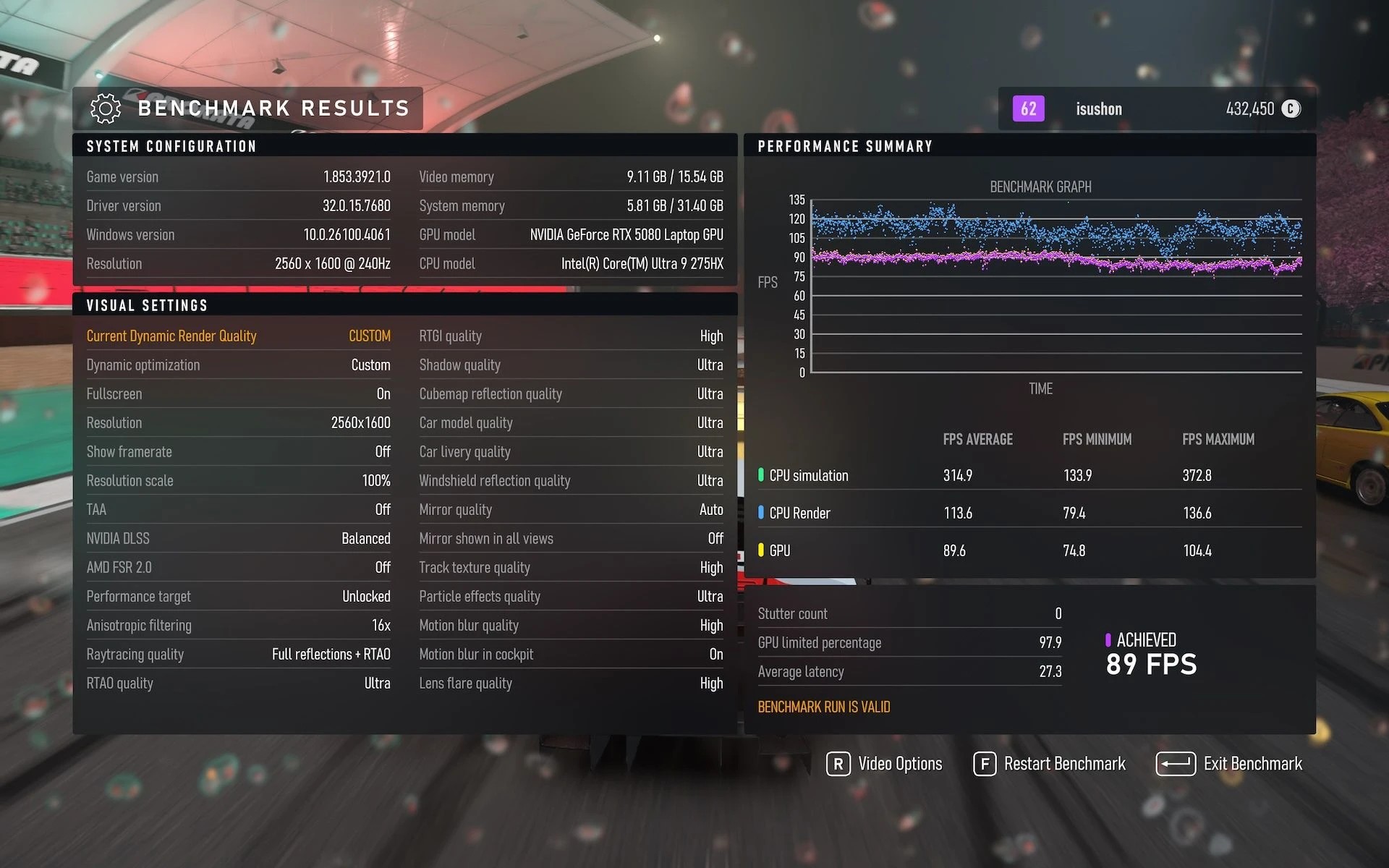
Task: Click the F key icon for Restart Benchmark
Action: 985,764
